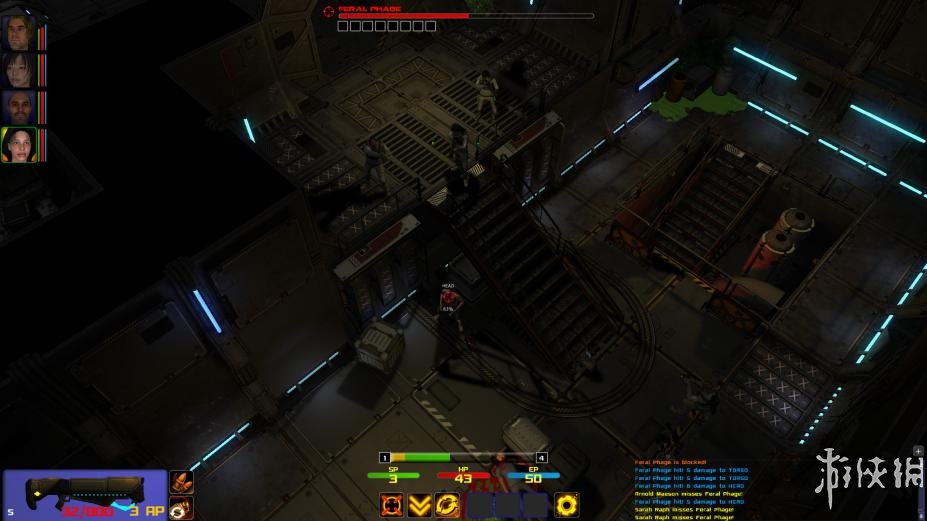Select the dark-haired woman with bangs portrait
The image size is (927, 521).
click(18, 70)
